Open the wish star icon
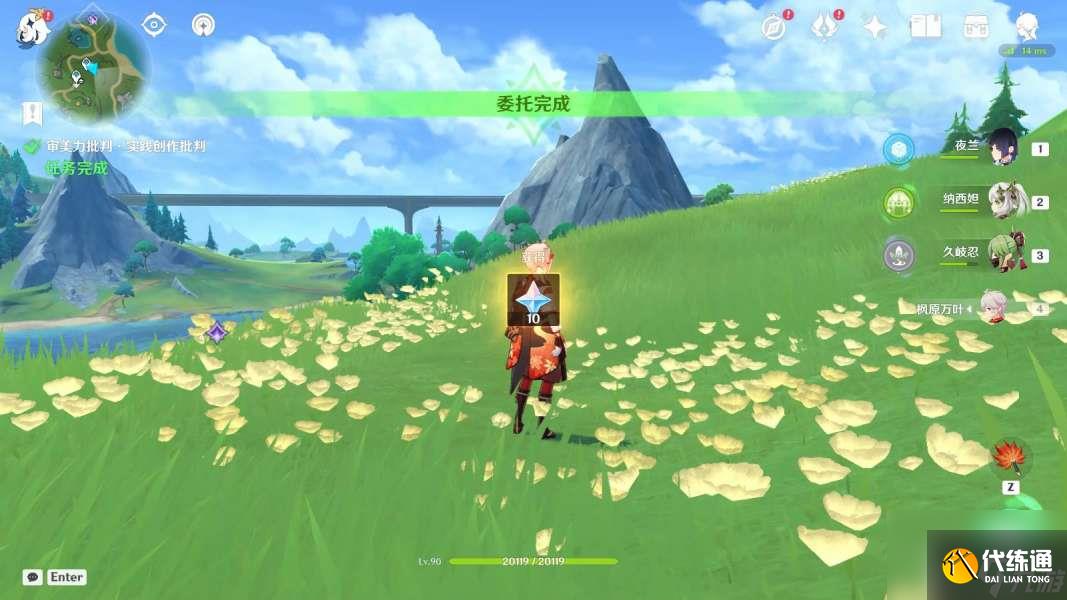The width and height of the screenshot is (1067, 600). [875, 27]
